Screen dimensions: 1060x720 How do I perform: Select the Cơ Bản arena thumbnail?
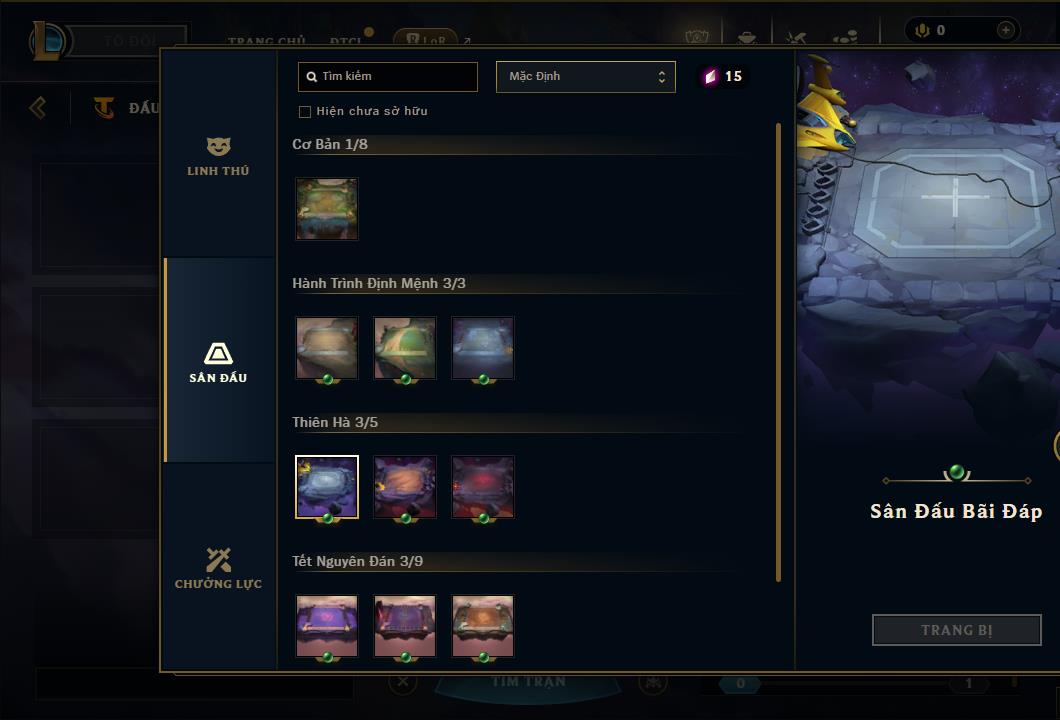click(x=327, y=209)
